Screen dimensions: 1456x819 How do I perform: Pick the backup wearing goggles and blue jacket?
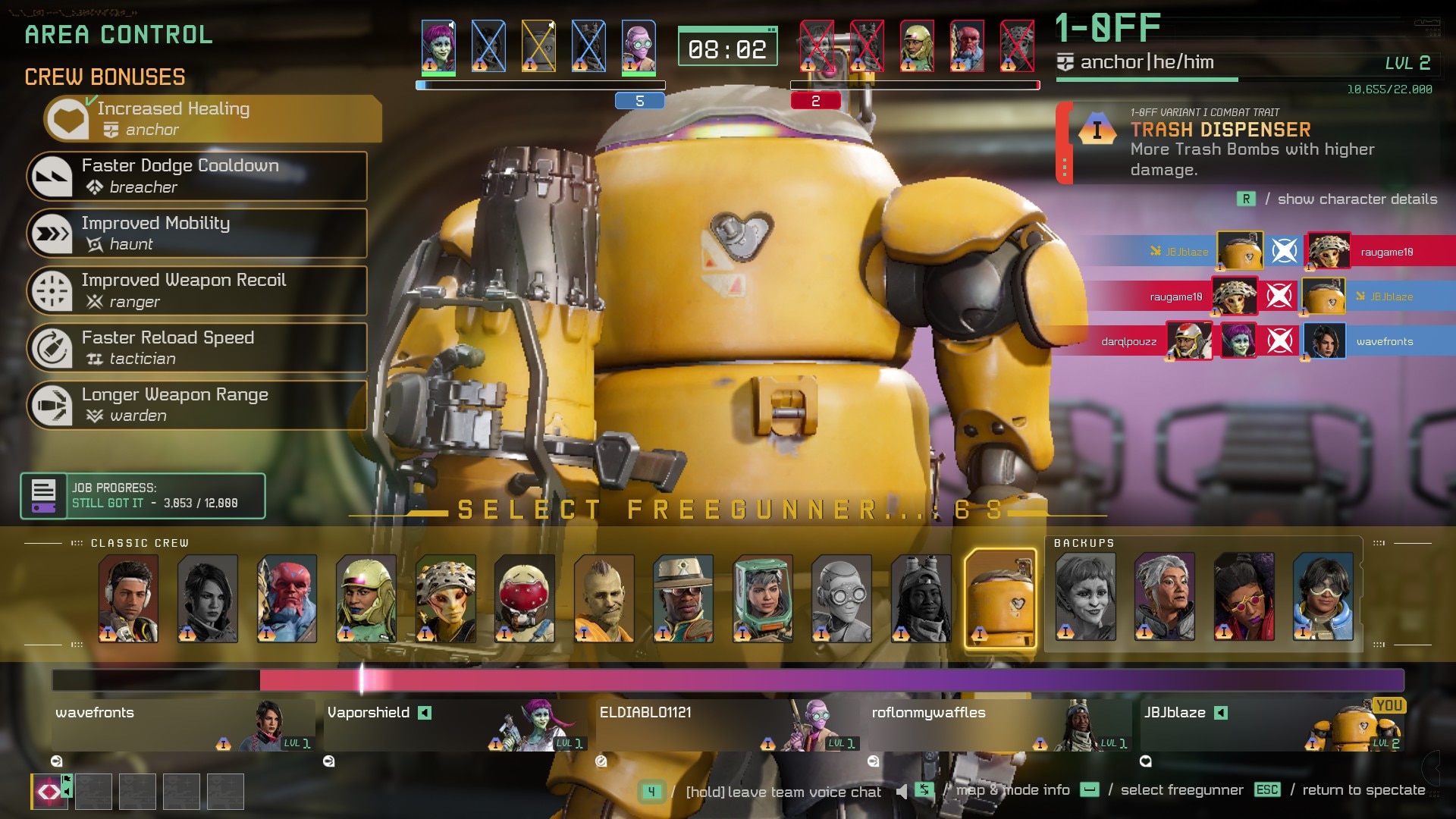tap(1323, 597)
